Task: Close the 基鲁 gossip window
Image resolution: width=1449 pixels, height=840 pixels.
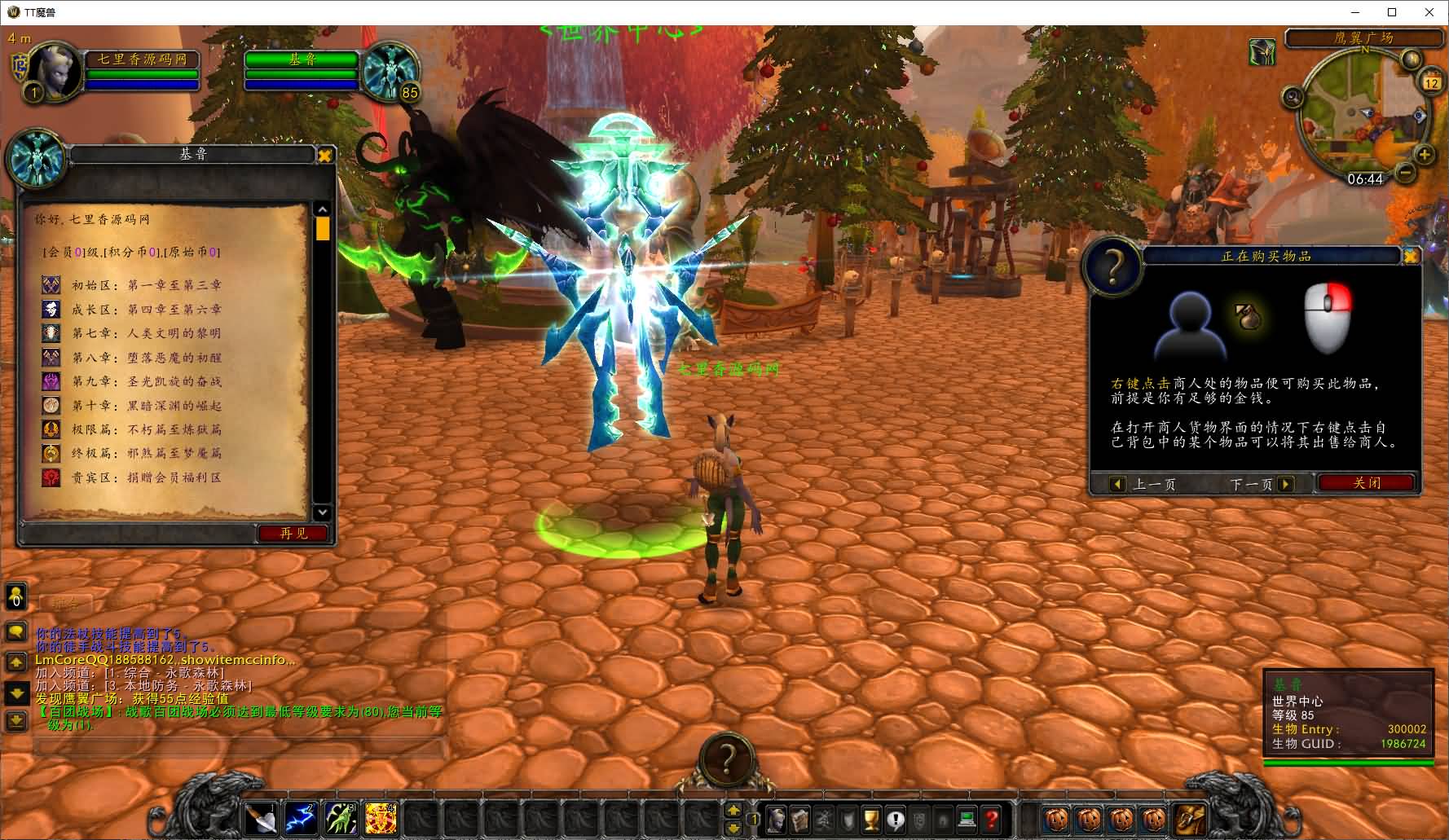Action: click(x=324, y=155)
